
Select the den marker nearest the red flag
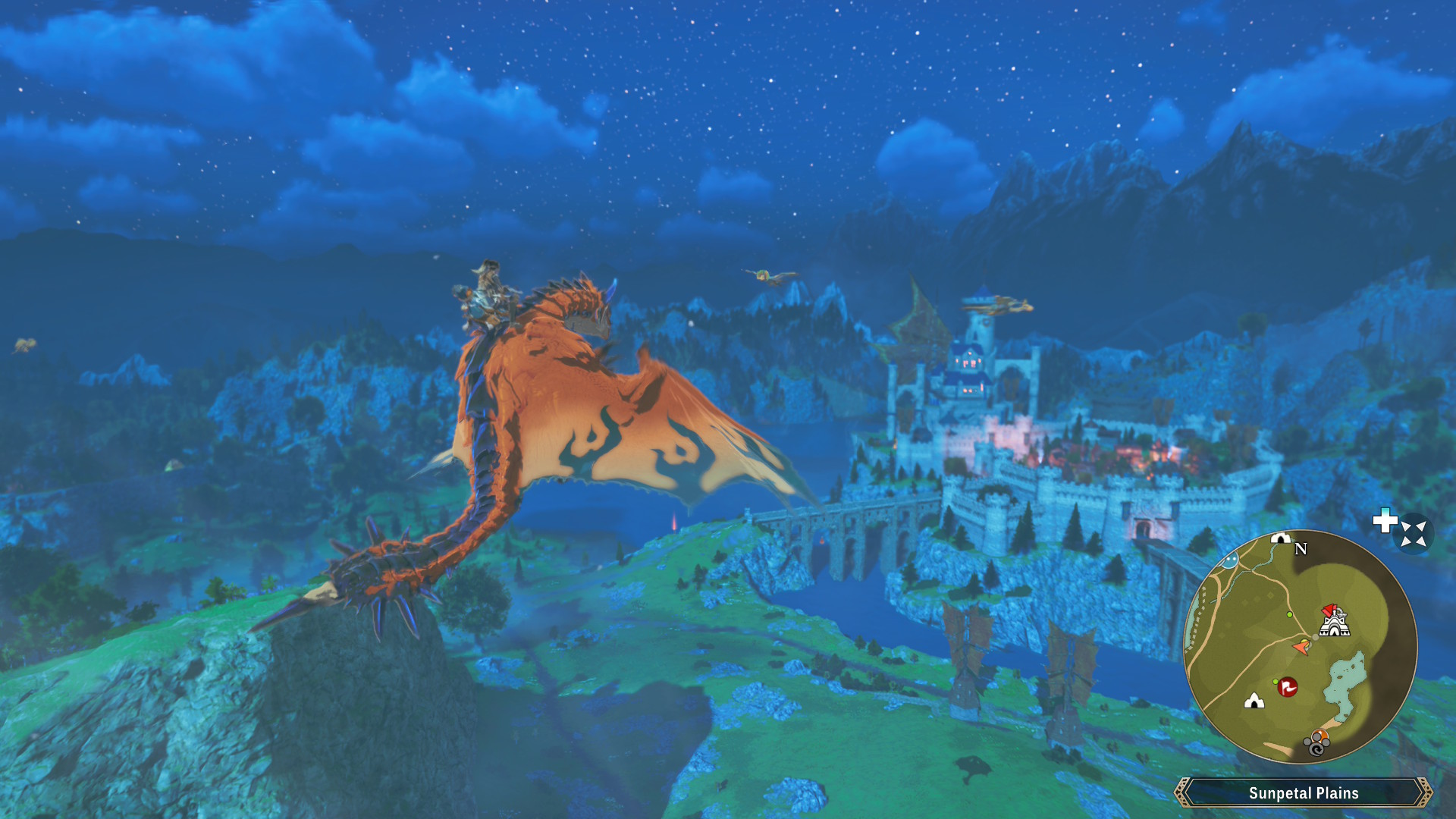pyautogui.click(x=1254, y=701)
